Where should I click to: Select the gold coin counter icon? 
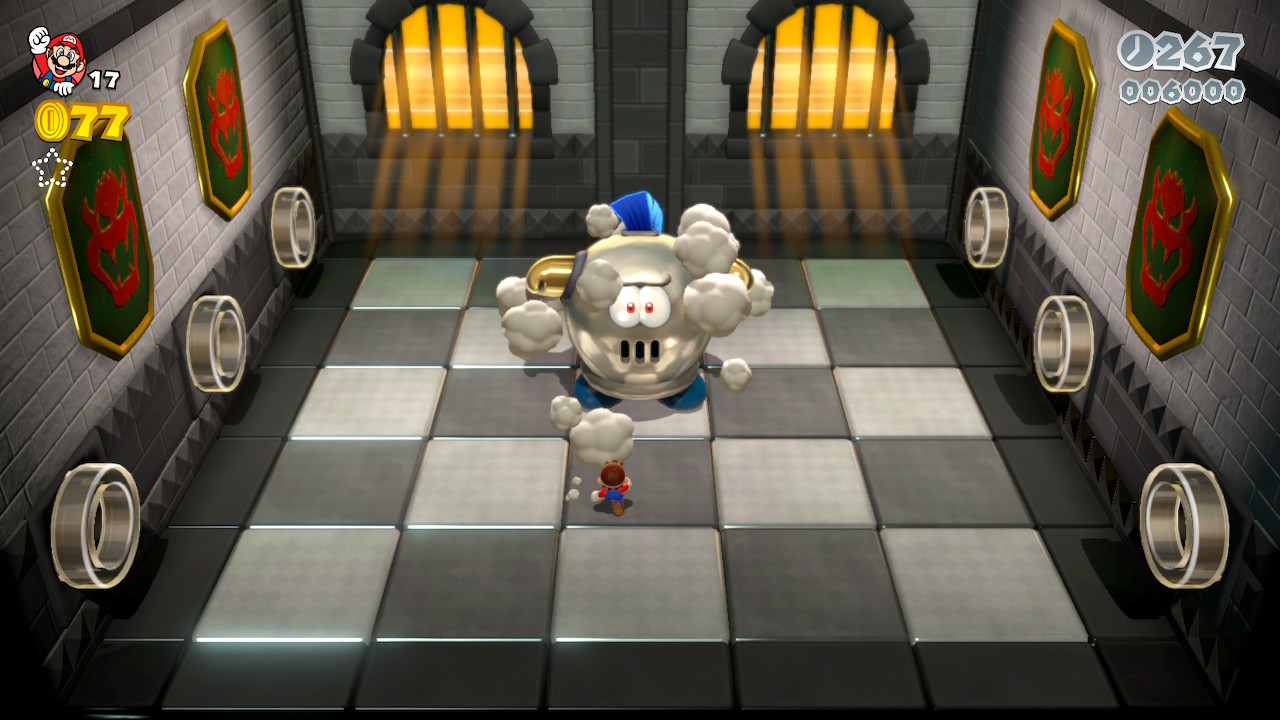coord(50,122)
